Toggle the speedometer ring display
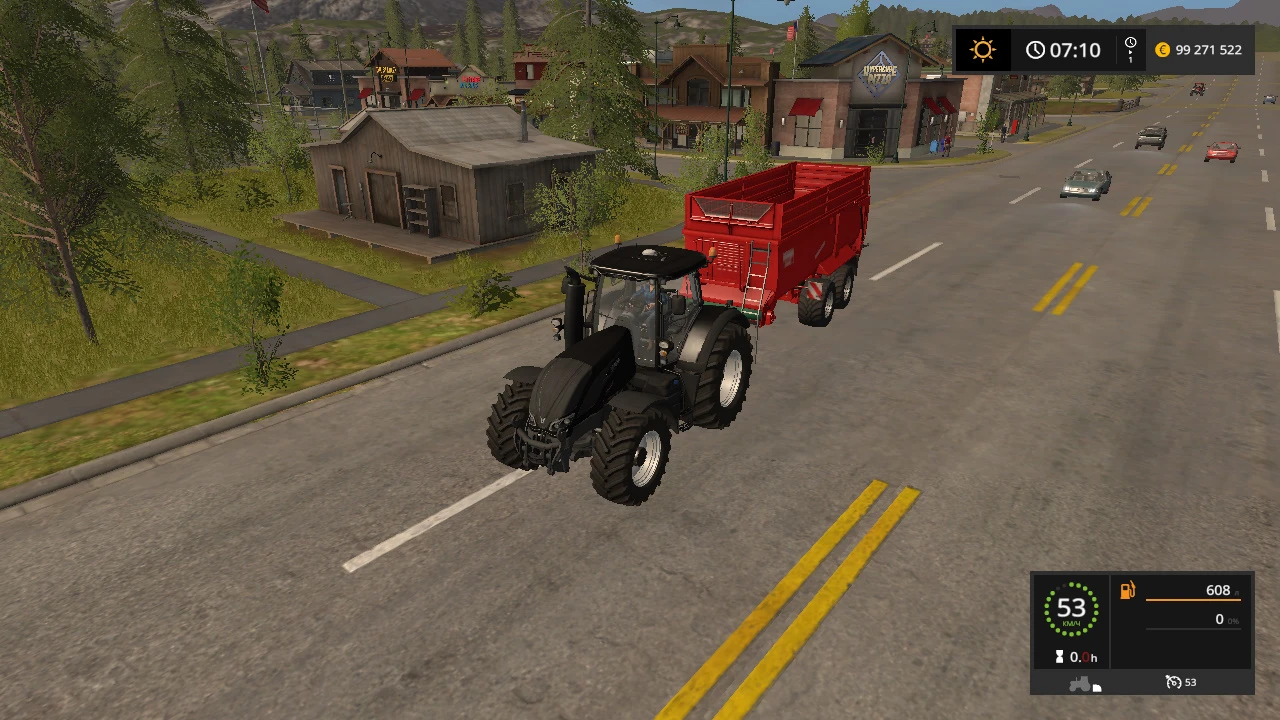Viewport: 1280px width, 720px height. pyautogui.click(x=1073, y=607)
